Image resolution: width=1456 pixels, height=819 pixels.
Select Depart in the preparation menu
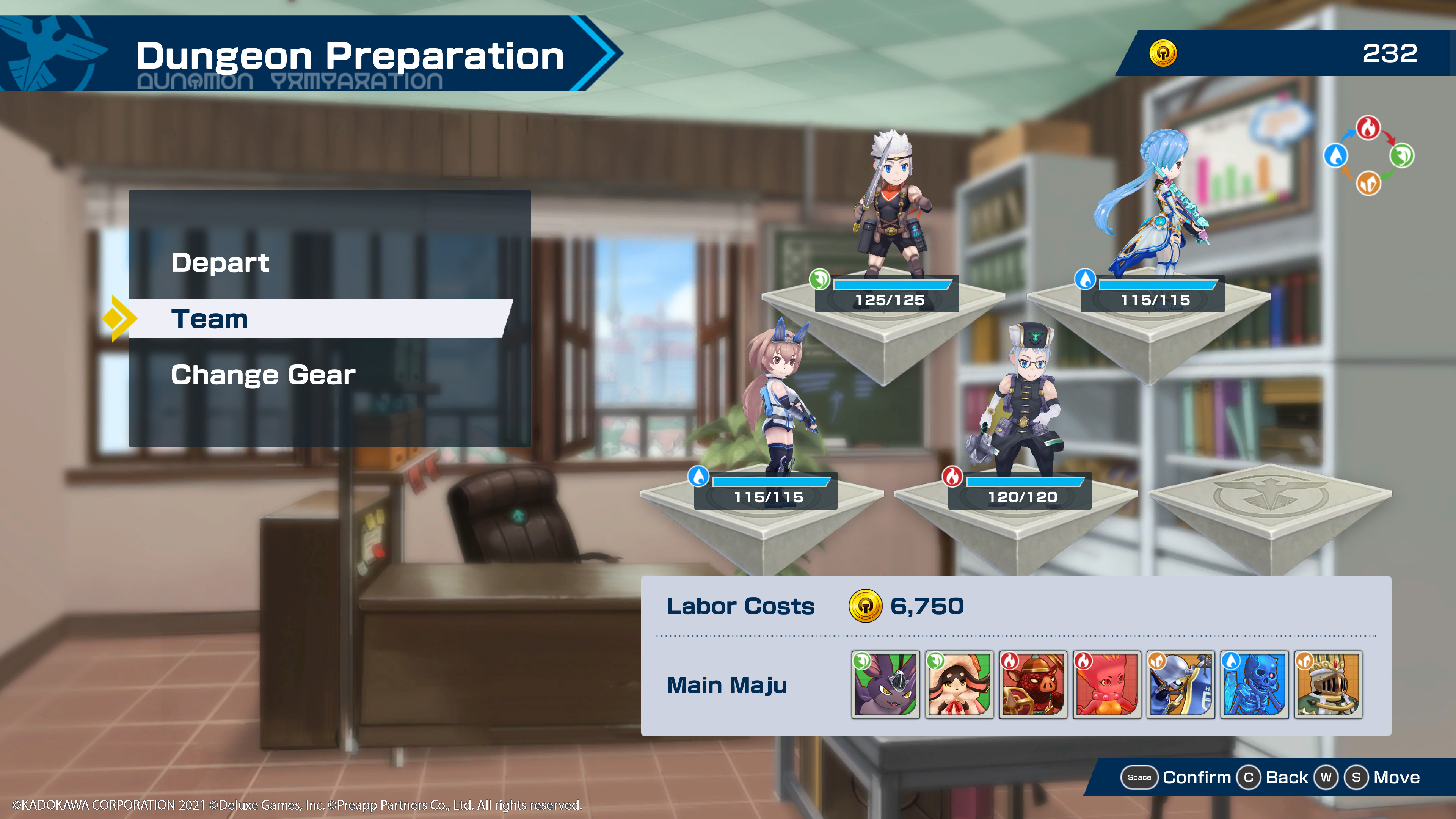220,263
